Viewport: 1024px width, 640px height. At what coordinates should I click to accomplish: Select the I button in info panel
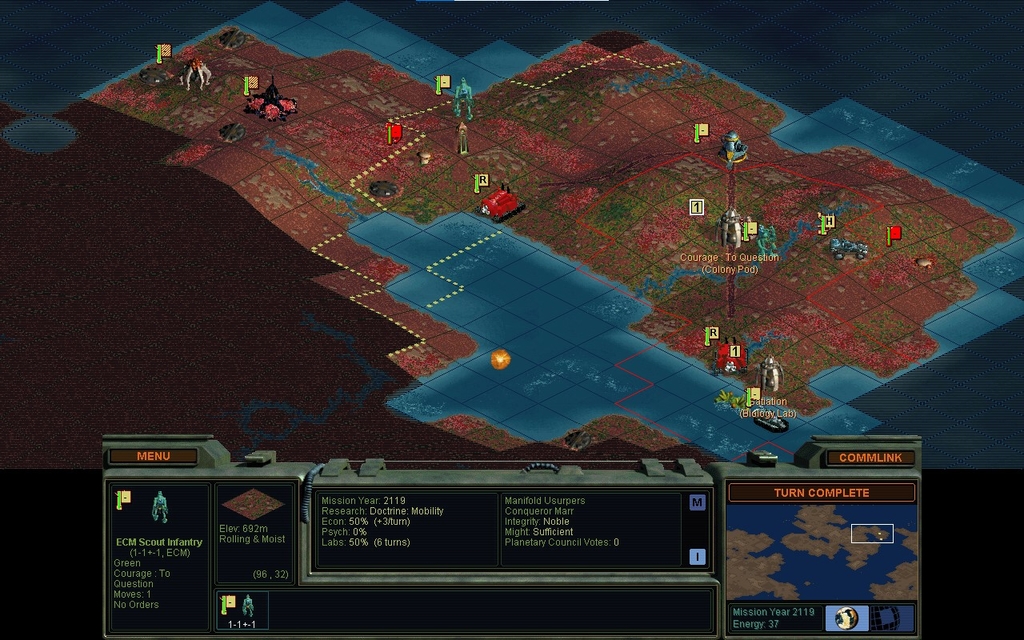tap(697, 557)
